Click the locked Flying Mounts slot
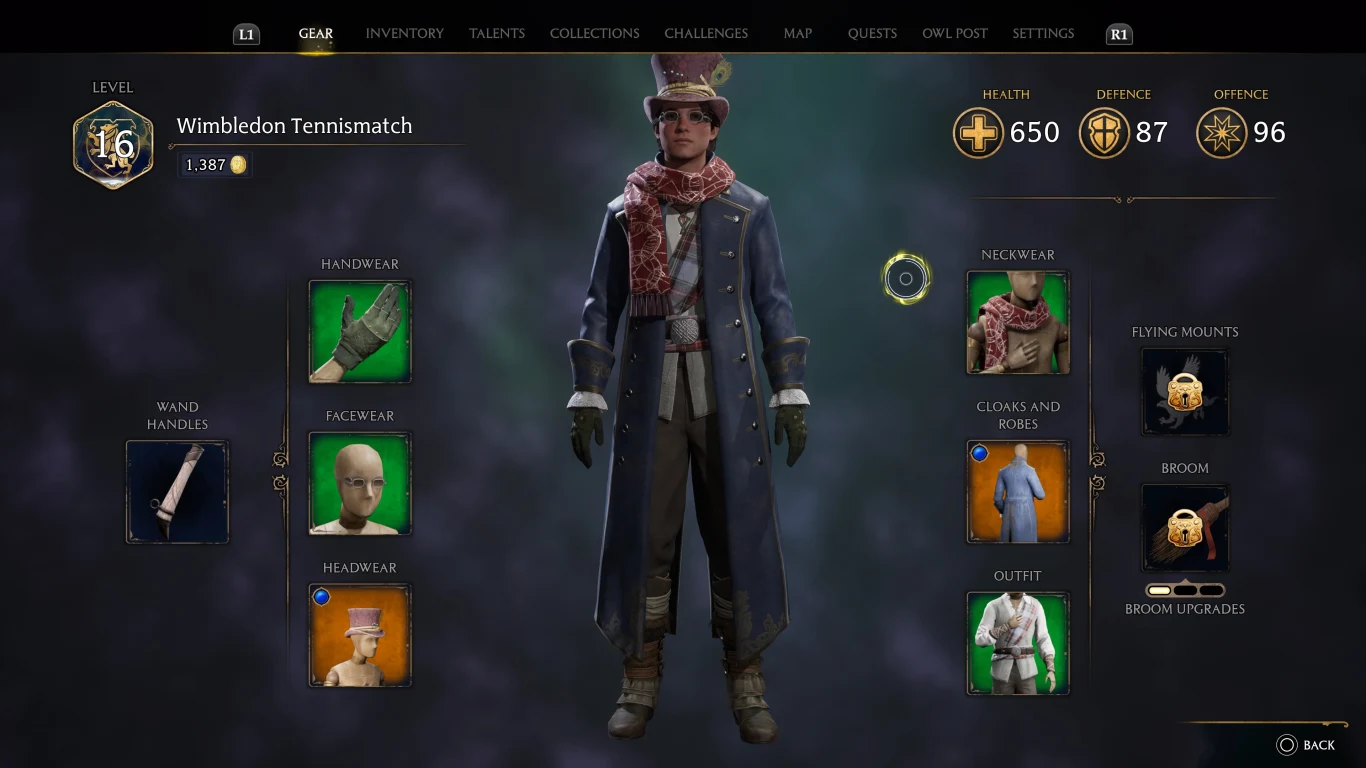The image size is (1366, 768). (1185, 392)
